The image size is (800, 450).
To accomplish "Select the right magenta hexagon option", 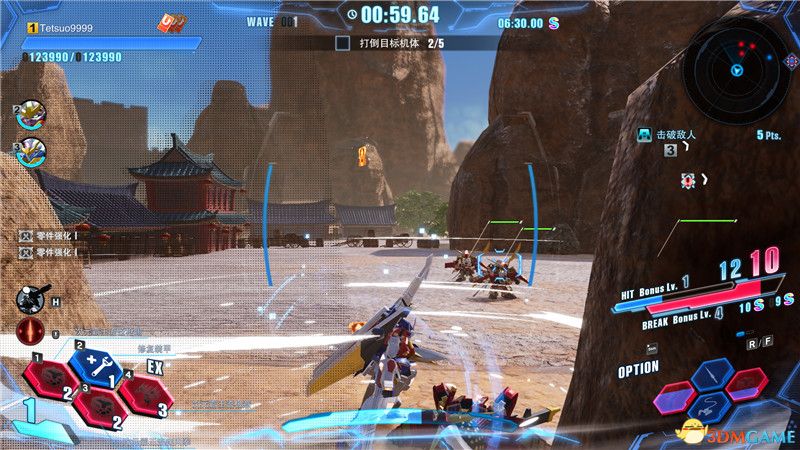I will pos(744,385).
